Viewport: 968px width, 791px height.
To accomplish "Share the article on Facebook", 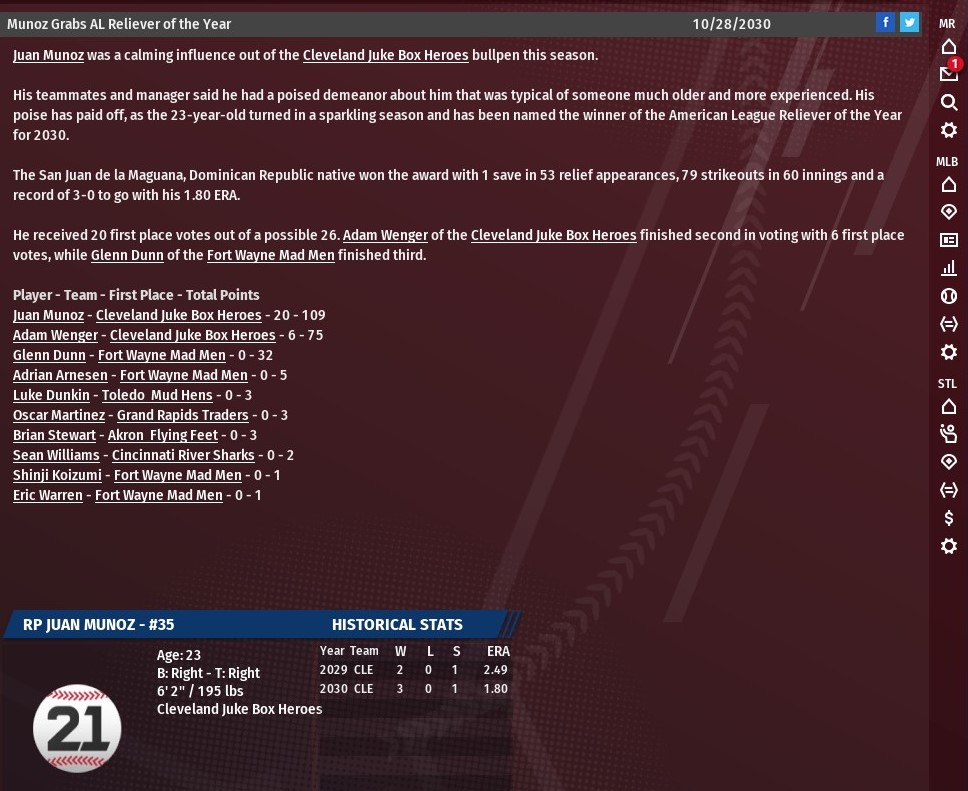I will [885, 23].
